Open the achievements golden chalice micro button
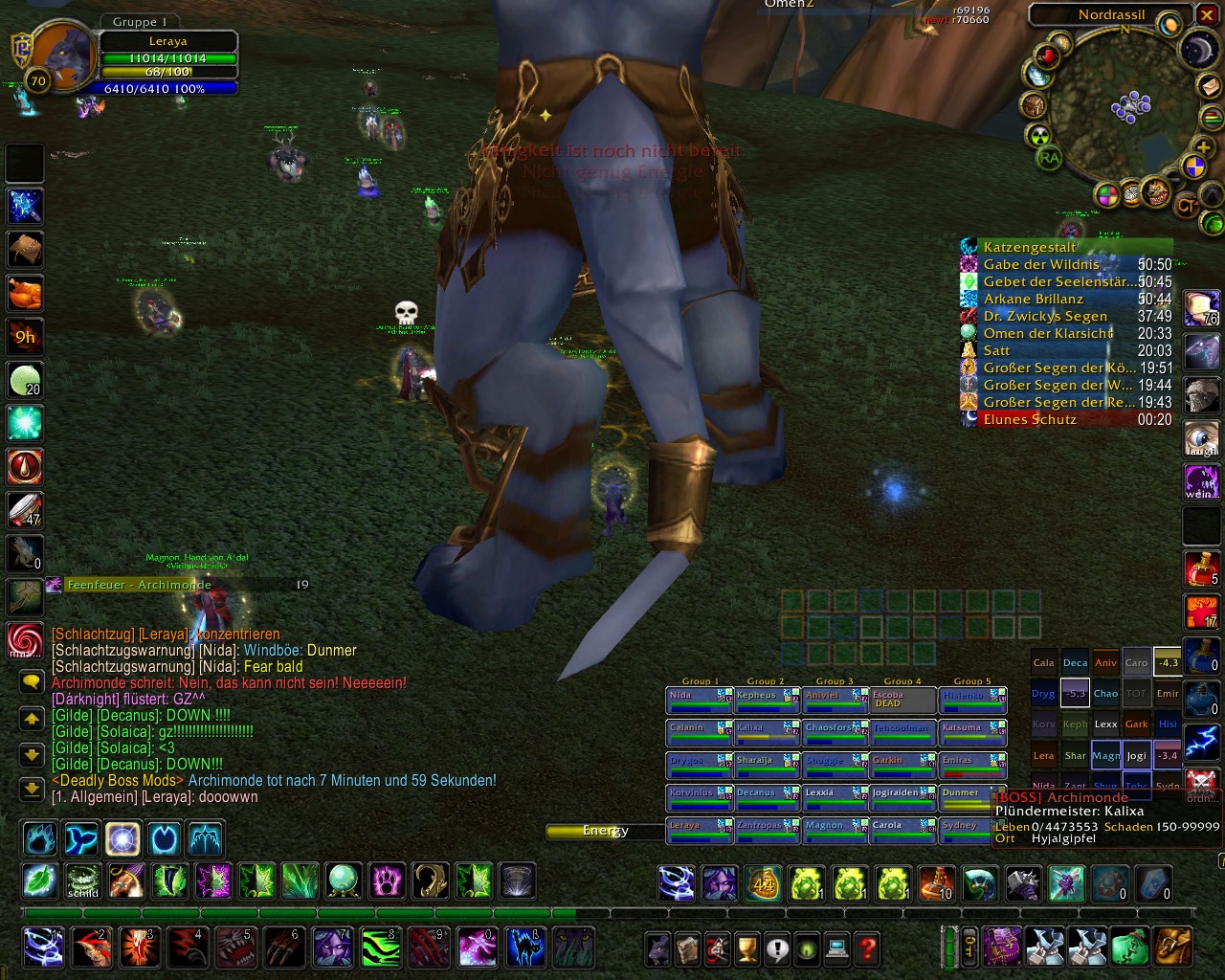Screen dimensions: 1225x980 point(746,948)
